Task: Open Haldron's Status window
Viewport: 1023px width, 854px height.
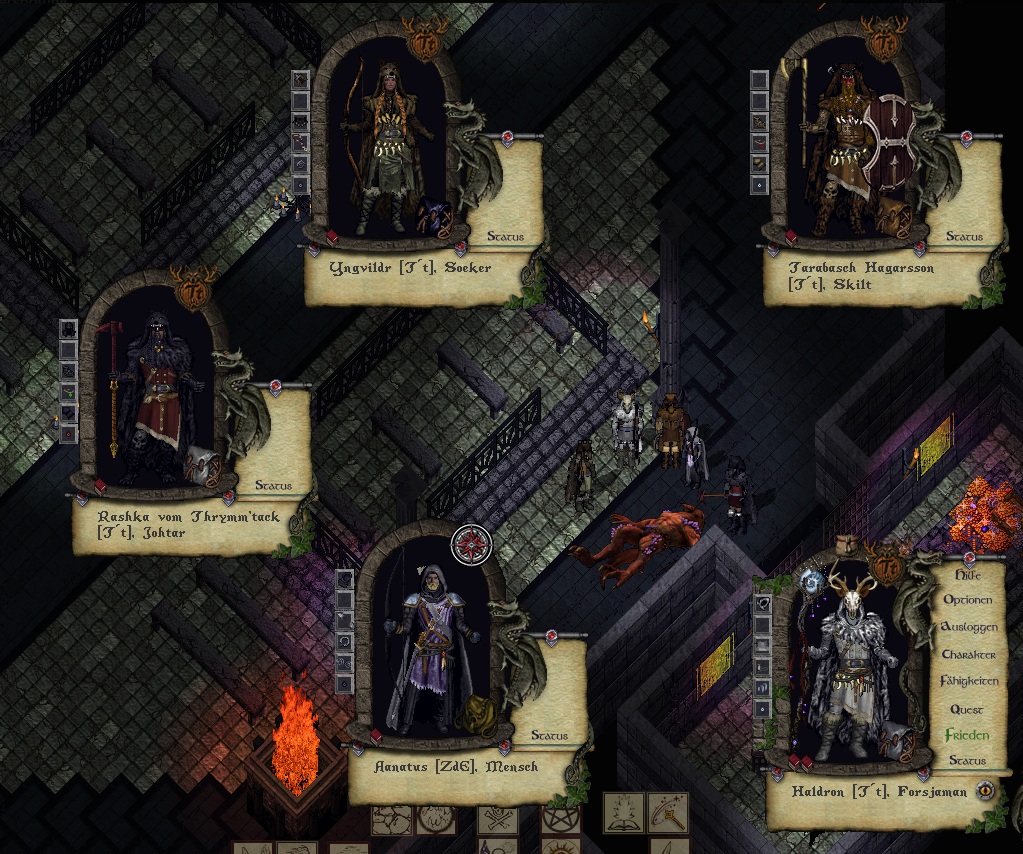Action: pyautogui.click(x=968, y=761)
